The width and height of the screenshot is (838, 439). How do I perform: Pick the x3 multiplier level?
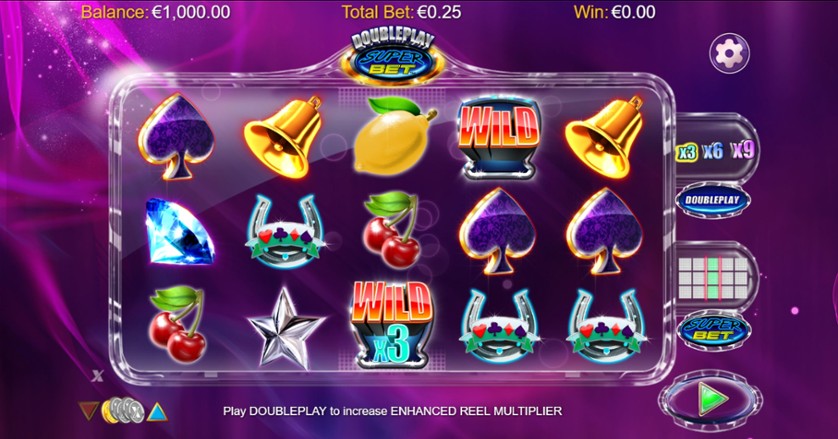686,152
